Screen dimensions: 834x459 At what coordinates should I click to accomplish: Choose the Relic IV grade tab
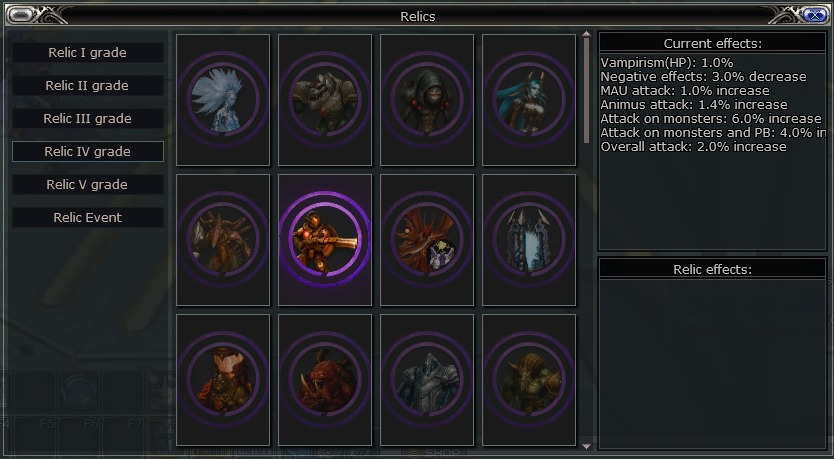[88, 151]
